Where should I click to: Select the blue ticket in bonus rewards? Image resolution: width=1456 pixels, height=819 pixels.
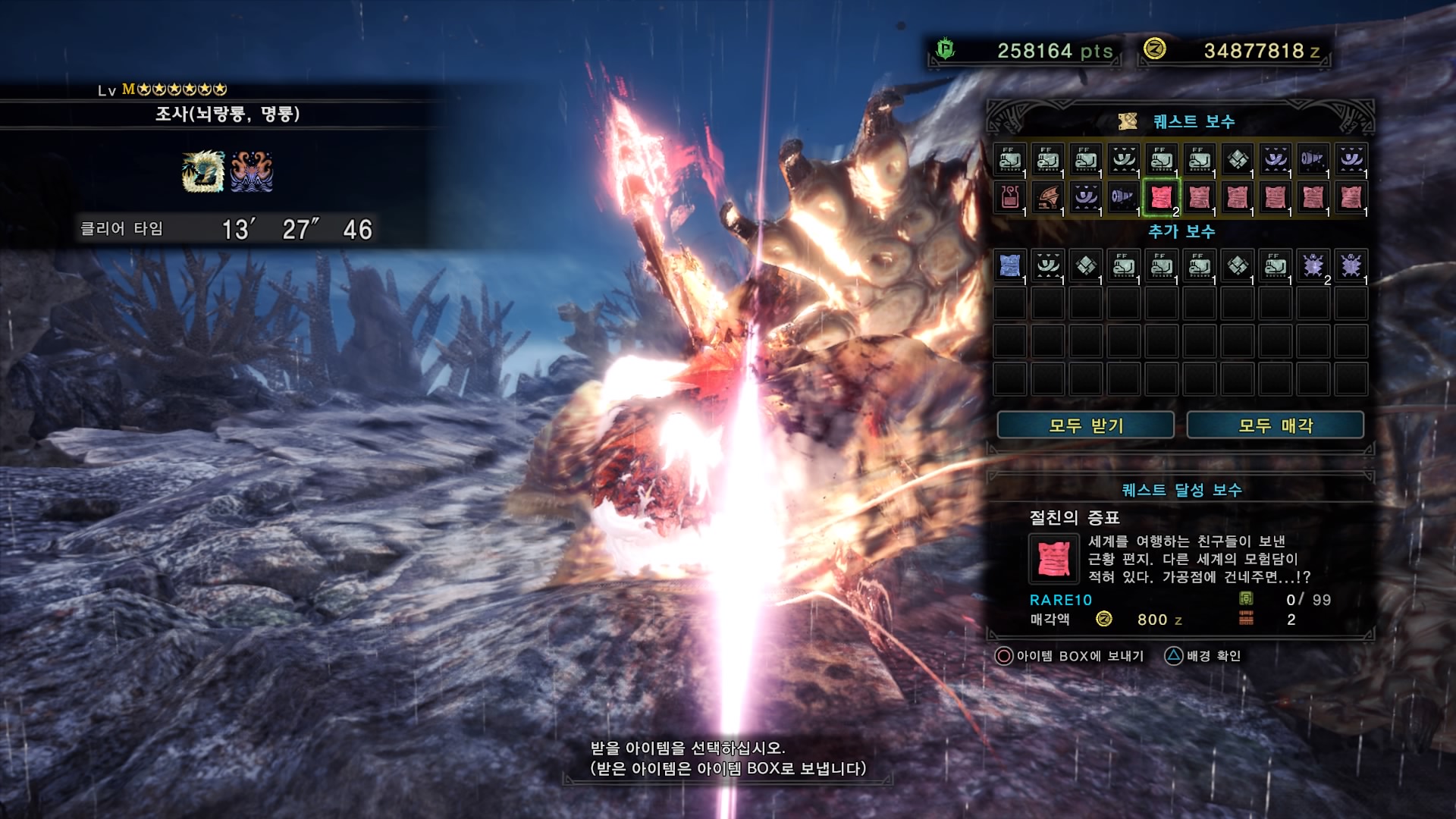[1009, 265]
